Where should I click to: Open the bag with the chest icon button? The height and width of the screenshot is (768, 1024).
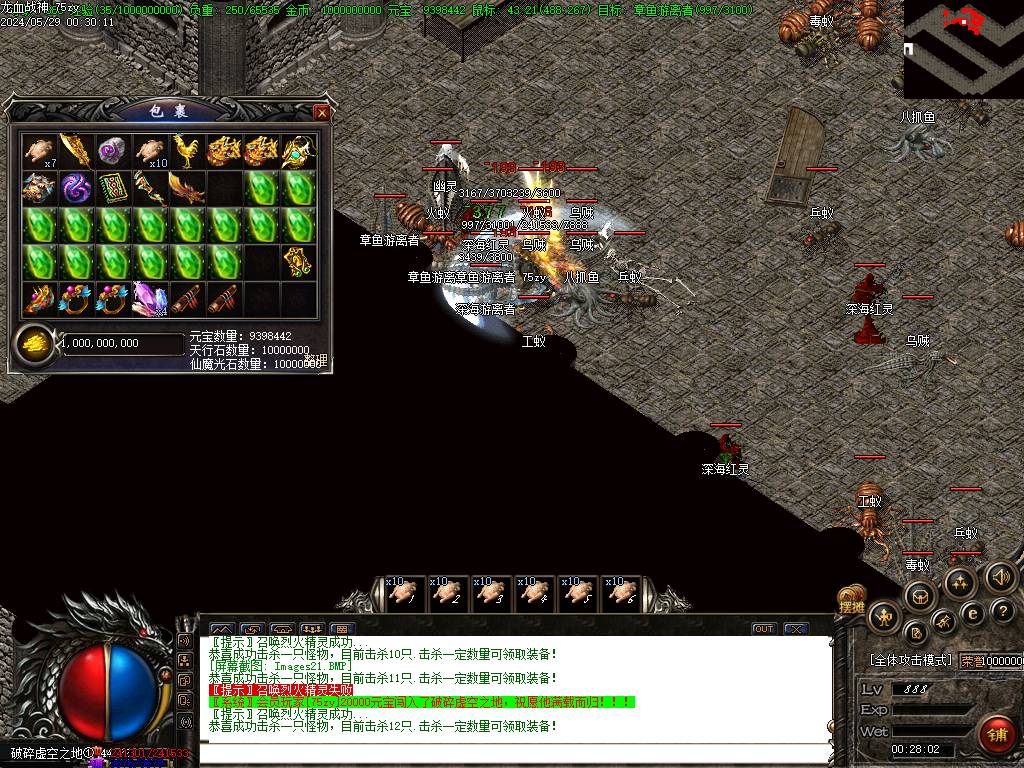(918, 597)
